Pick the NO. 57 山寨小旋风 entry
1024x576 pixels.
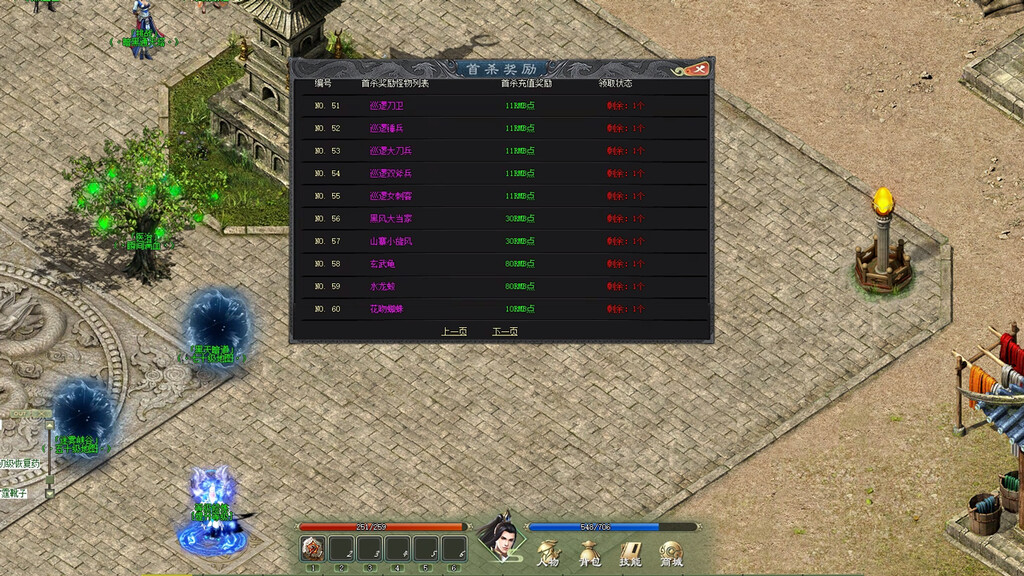pyautogui.click(x=505, y=241)
